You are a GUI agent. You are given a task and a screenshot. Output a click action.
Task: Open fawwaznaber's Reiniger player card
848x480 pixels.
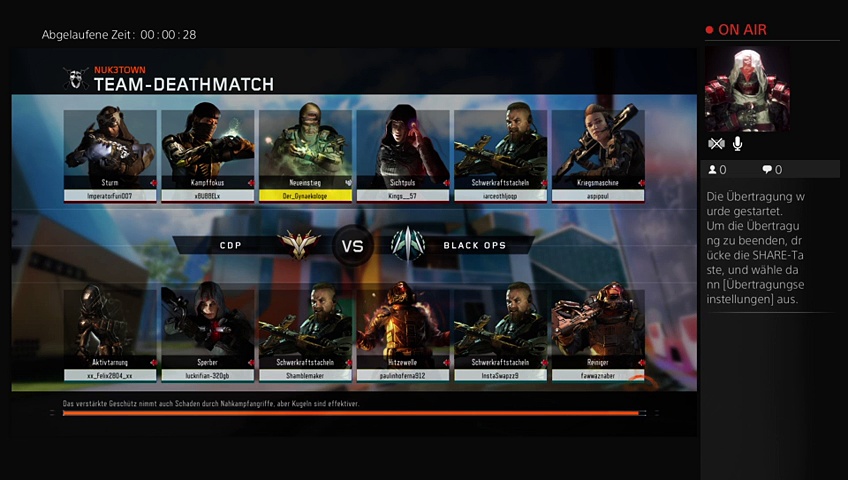tap(598, 333)
